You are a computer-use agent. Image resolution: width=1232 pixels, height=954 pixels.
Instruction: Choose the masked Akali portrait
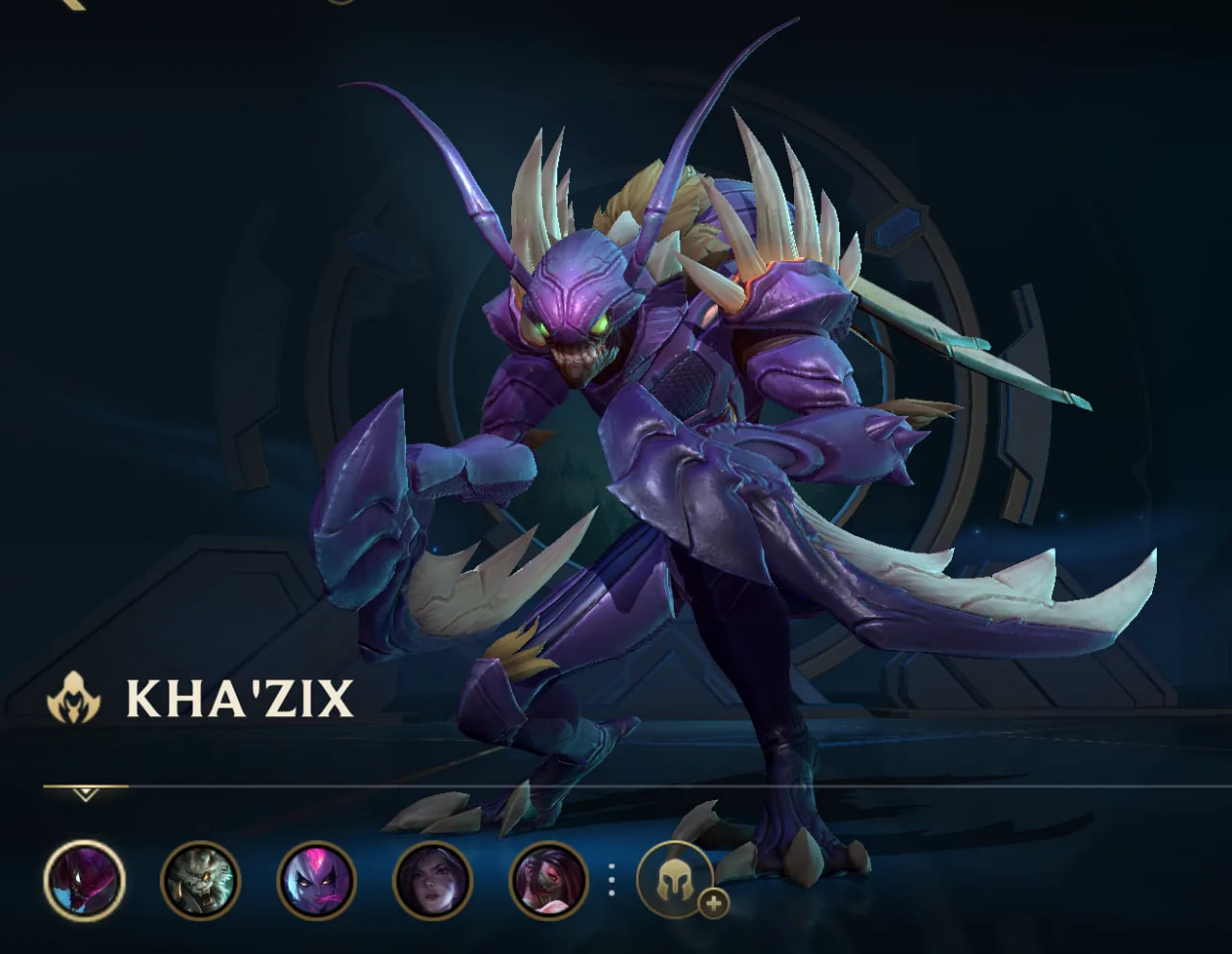click(x=549, y=881)
